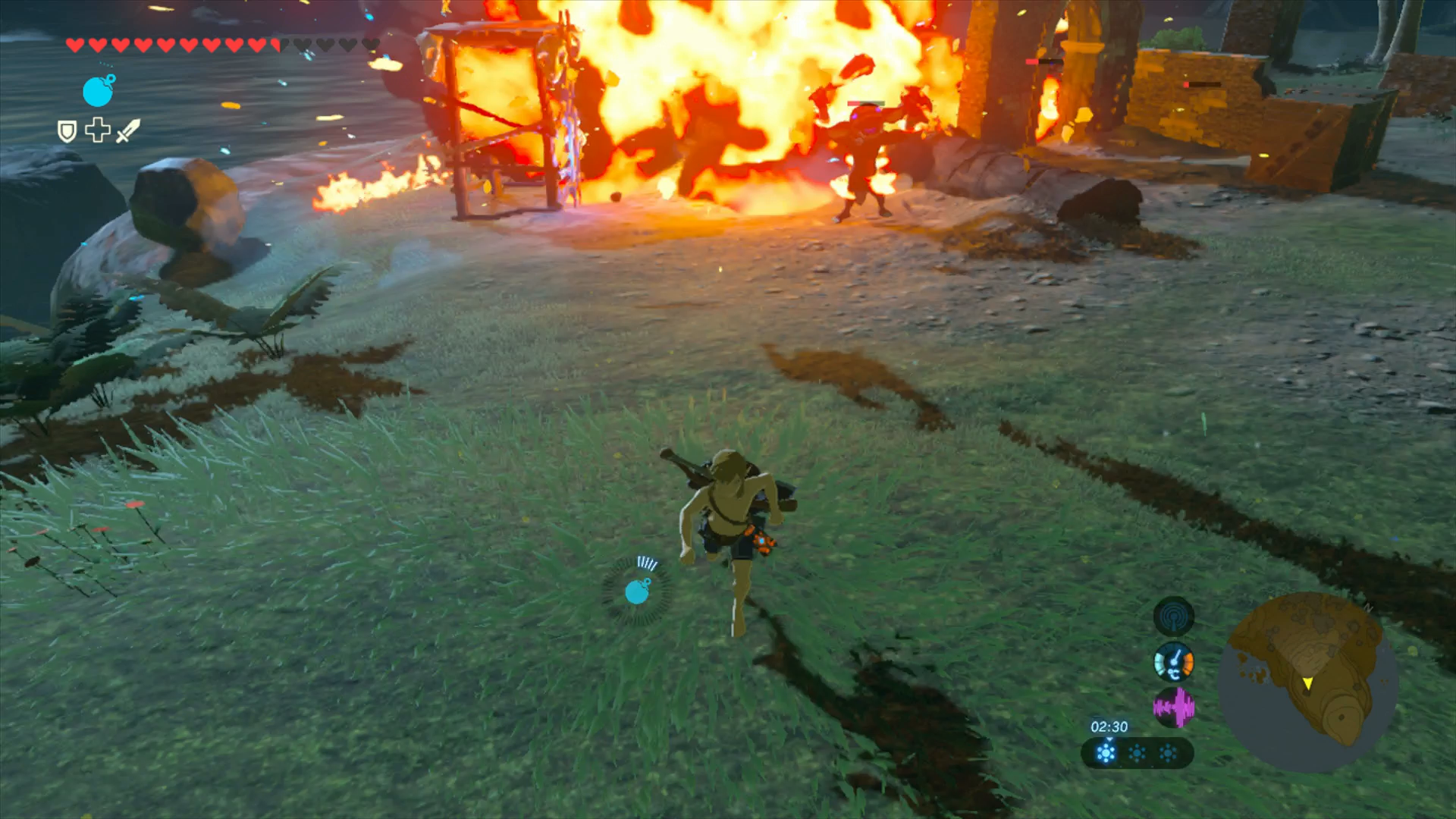The height and width of the screenshot is (819, 1456).
Task: Click the N compass marker on the minimap
Action: tap(1368, 607)
